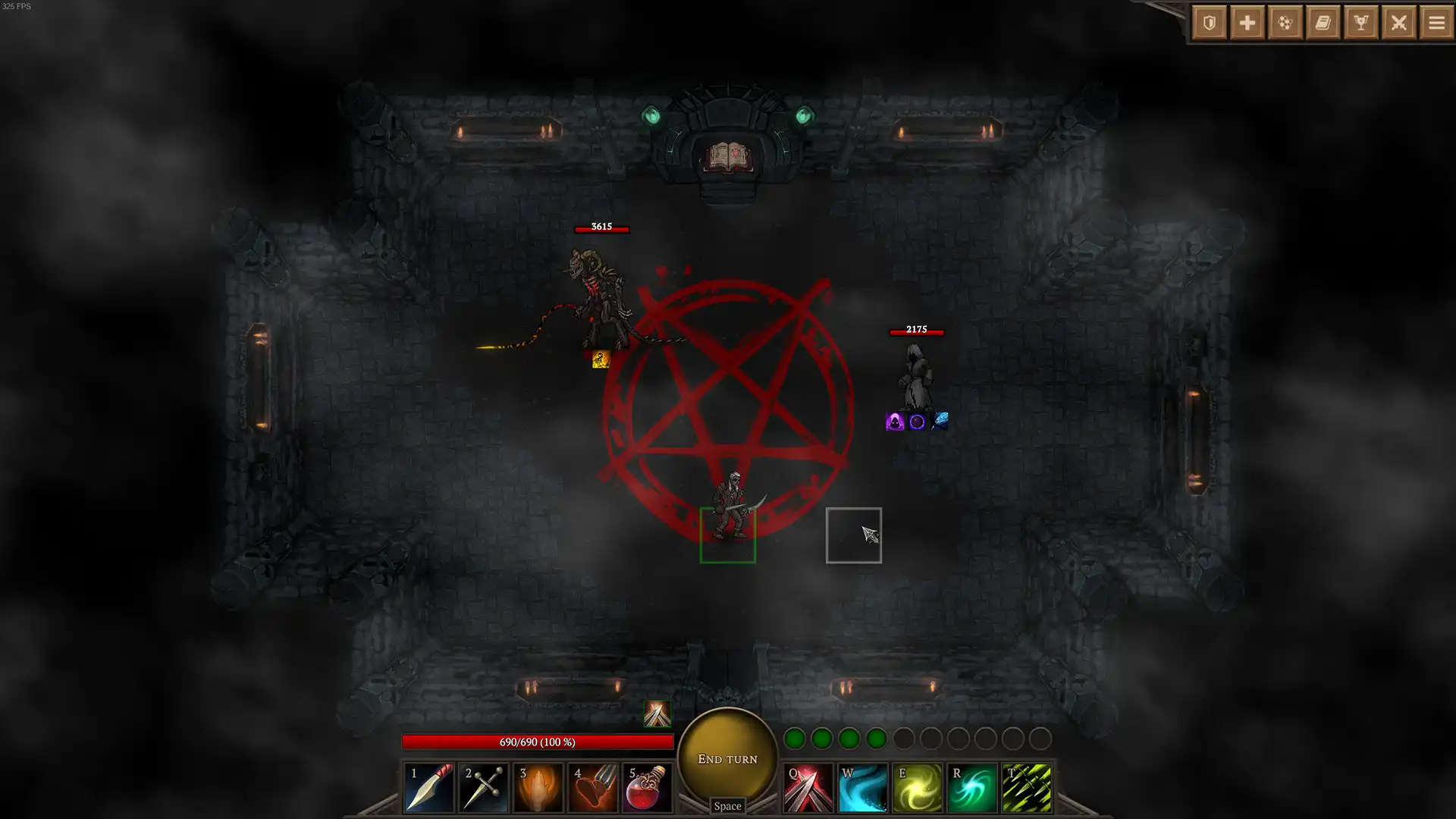Screen dimensions: 1456x819
Task: Click the red 690/690 health bar
Action: point(538,742)
